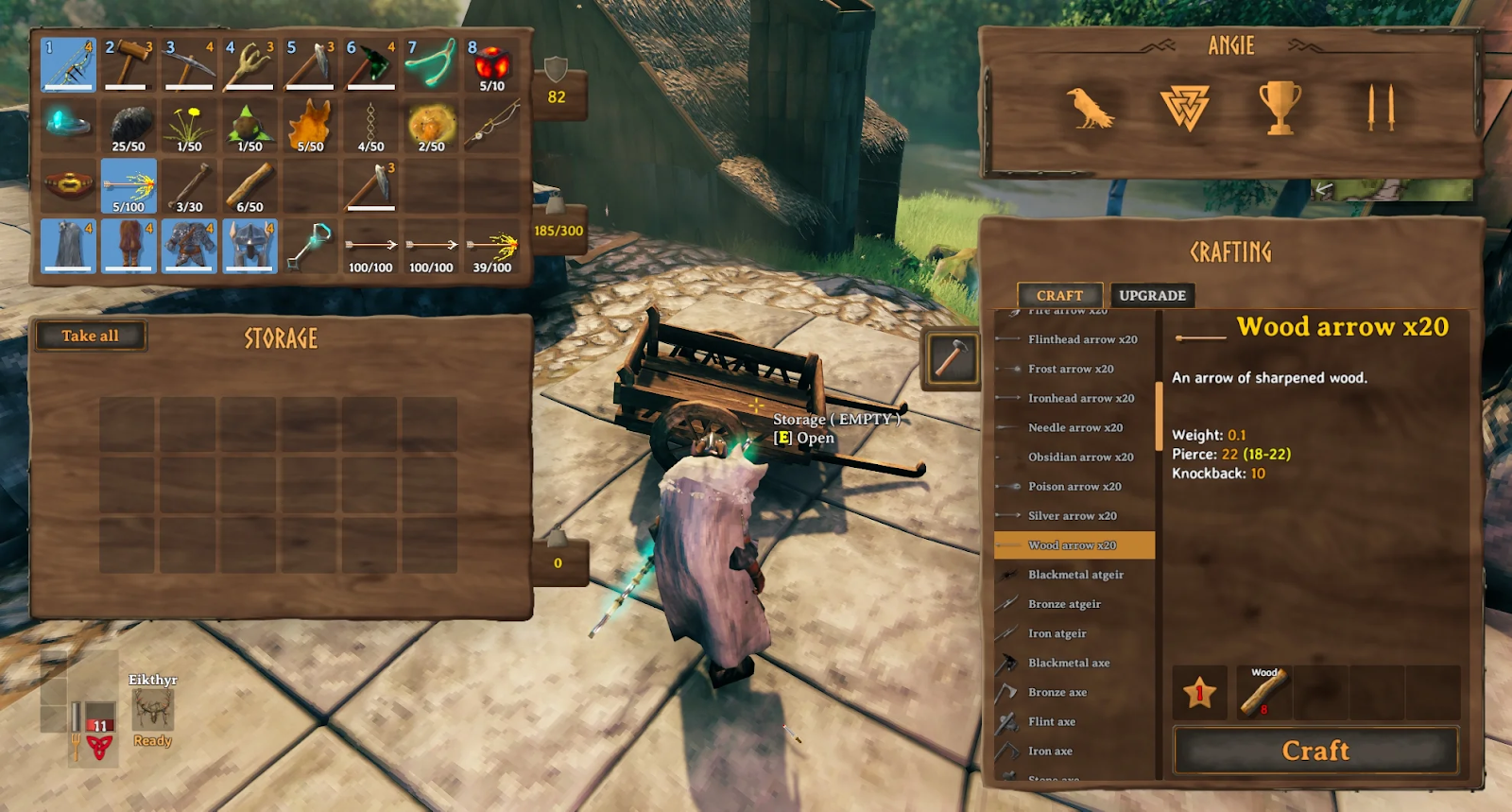The image size is (1512, 812).
Task: Choose Flinthead arrow x20 recipe
Action: click(x=1082, y=339)
